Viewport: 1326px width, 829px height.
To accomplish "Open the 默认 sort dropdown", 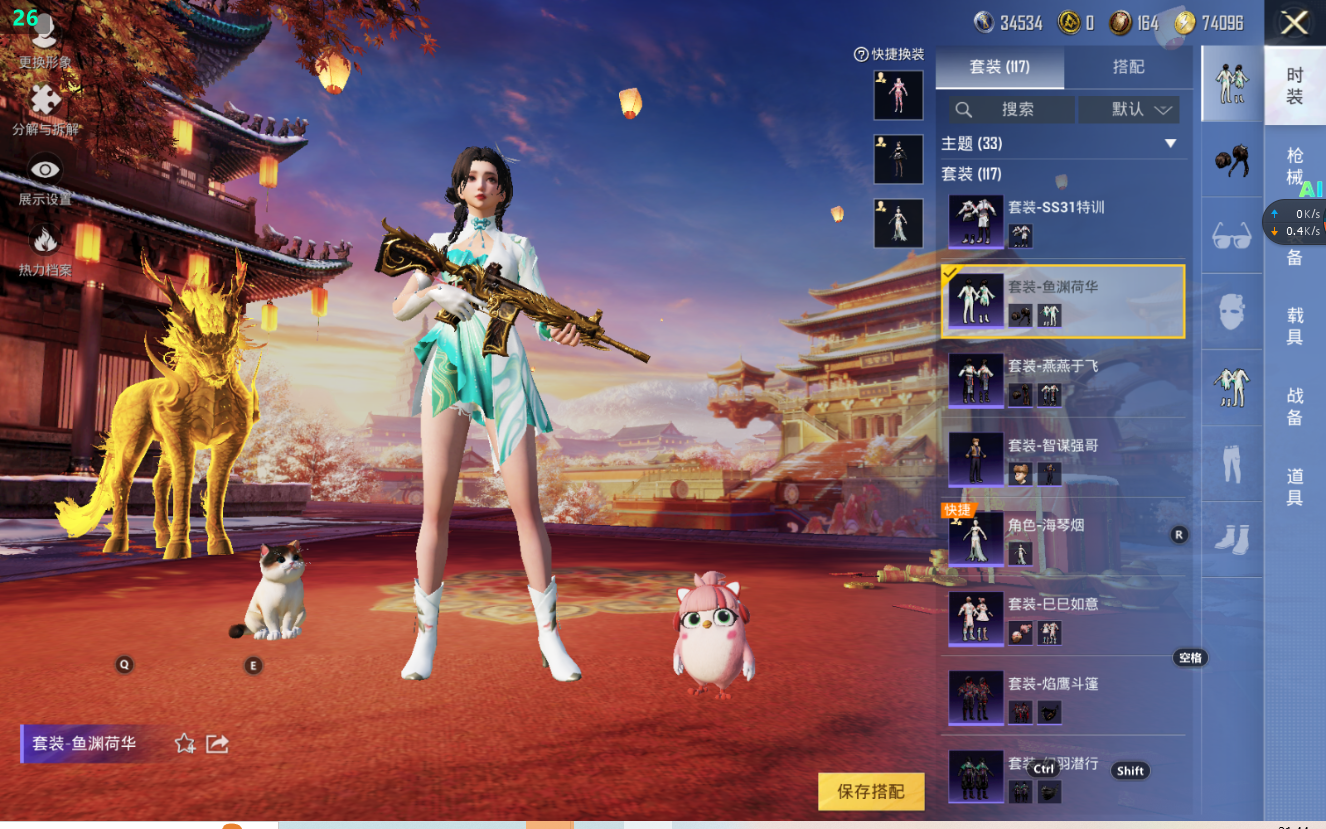I will point(1129,110).
